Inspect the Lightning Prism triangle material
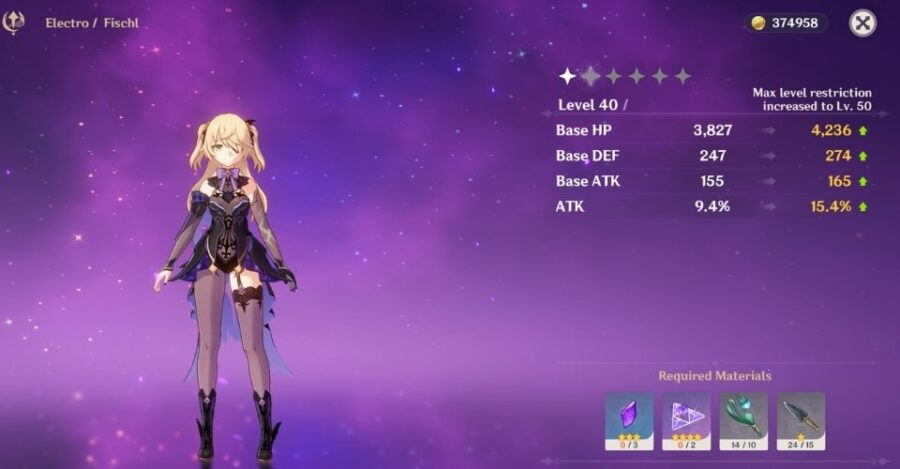 tap(686, 416)
